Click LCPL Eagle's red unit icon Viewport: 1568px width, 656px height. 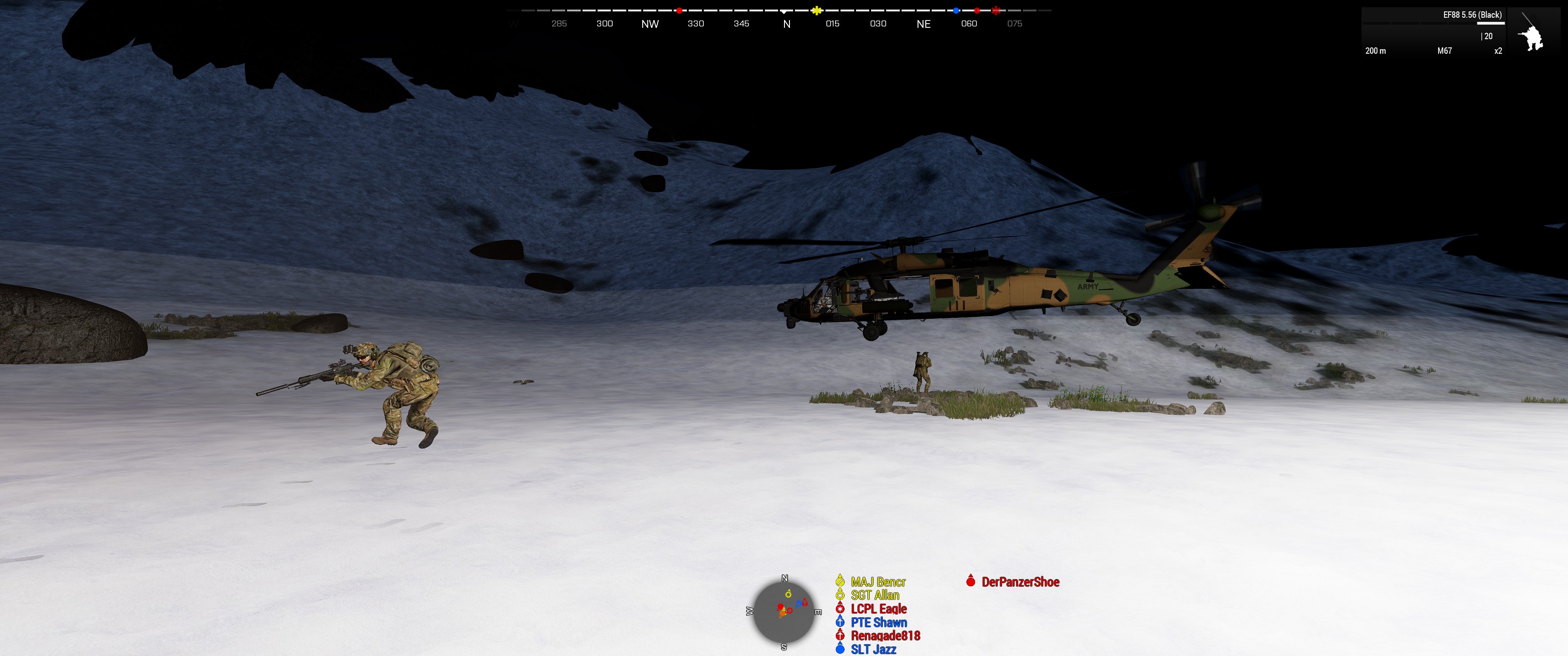pyautogui.click(x=840, y=609)
